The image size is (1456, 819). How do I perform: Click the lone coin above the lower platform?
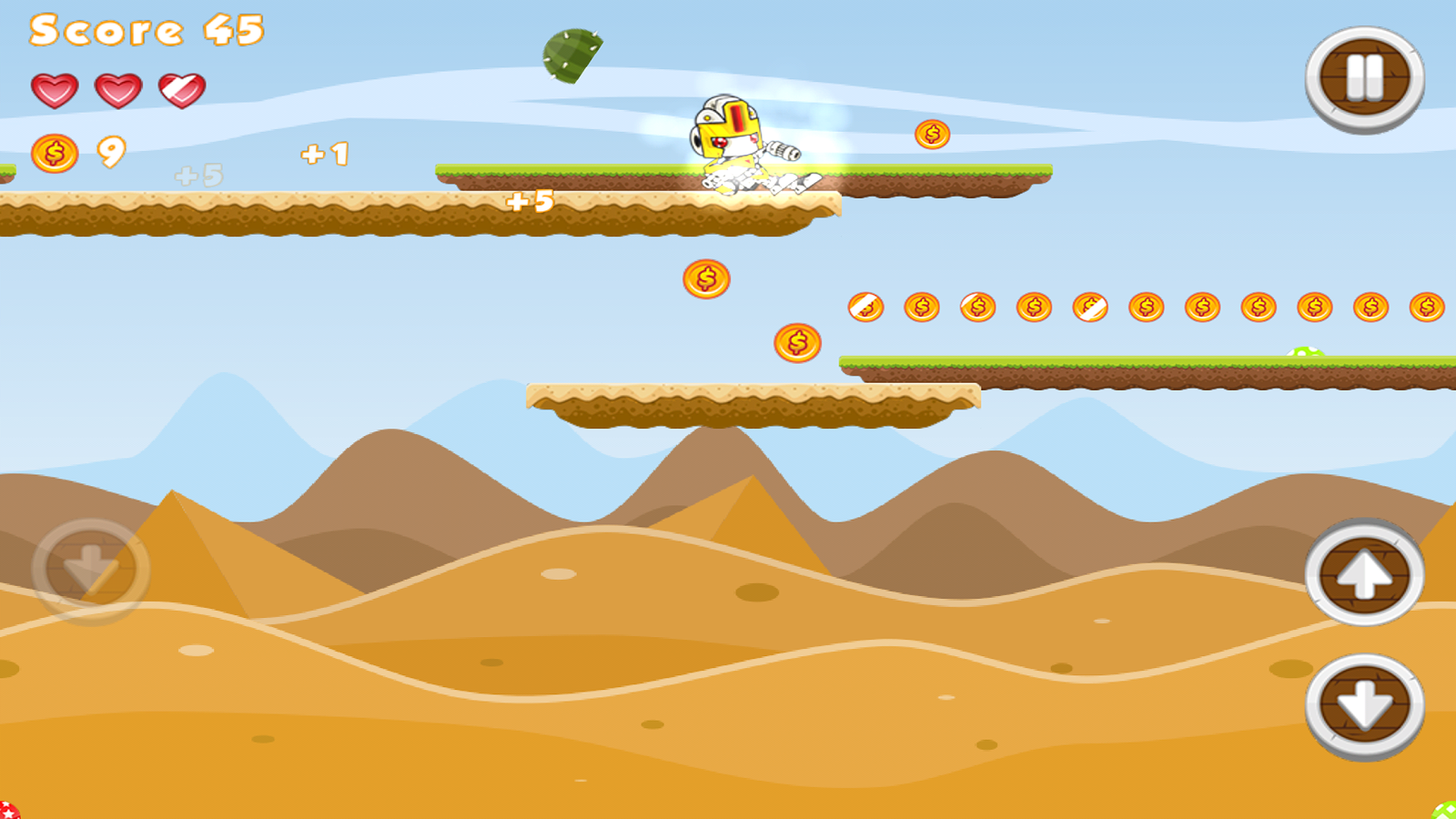pos(796,344)
